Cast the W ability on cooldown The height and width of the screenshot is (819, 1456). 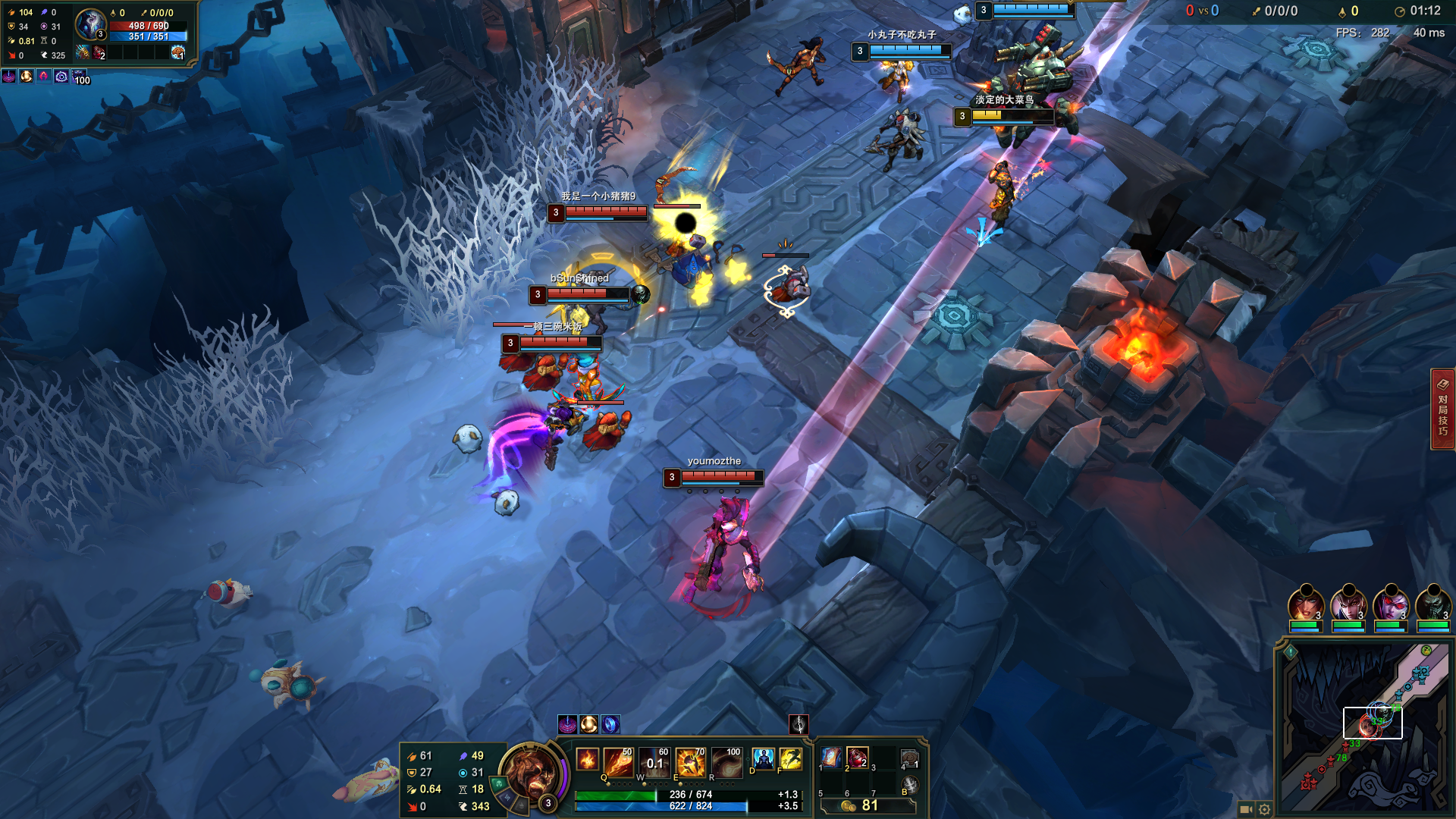tap(654, 762)
